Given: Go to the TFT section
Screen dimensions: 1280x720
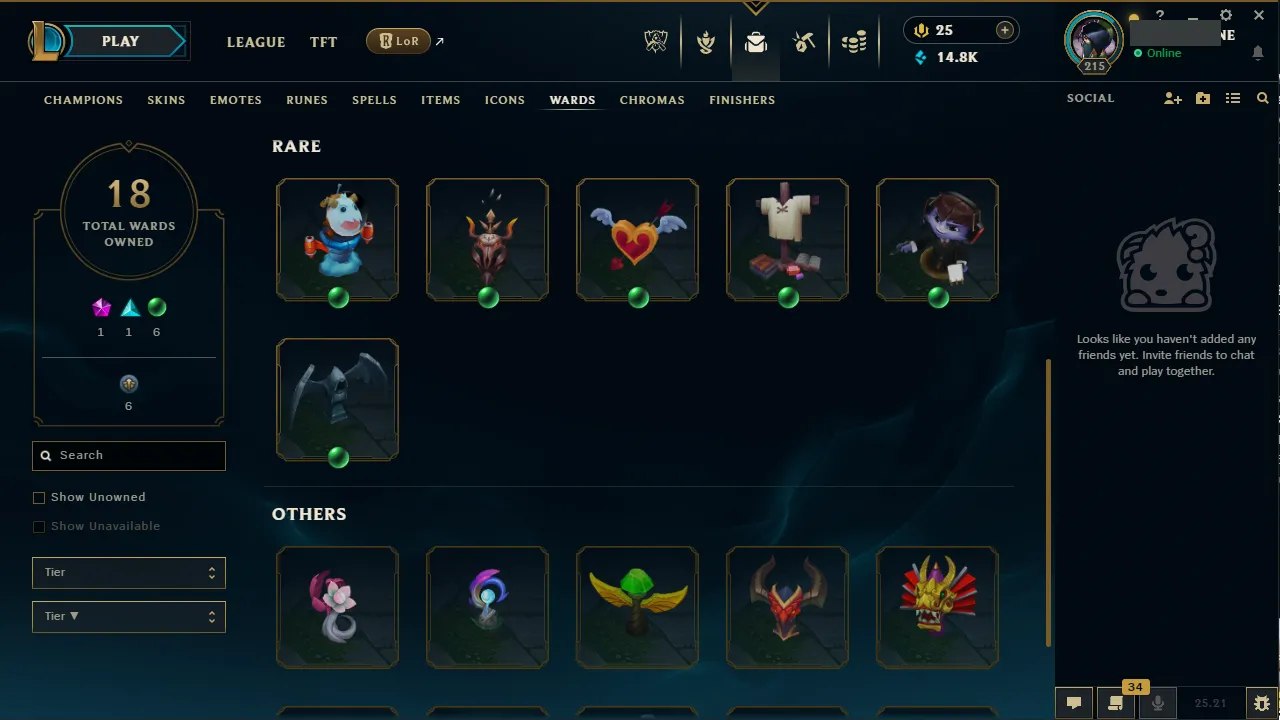Looking at the screenshot, I should point(323,42).
